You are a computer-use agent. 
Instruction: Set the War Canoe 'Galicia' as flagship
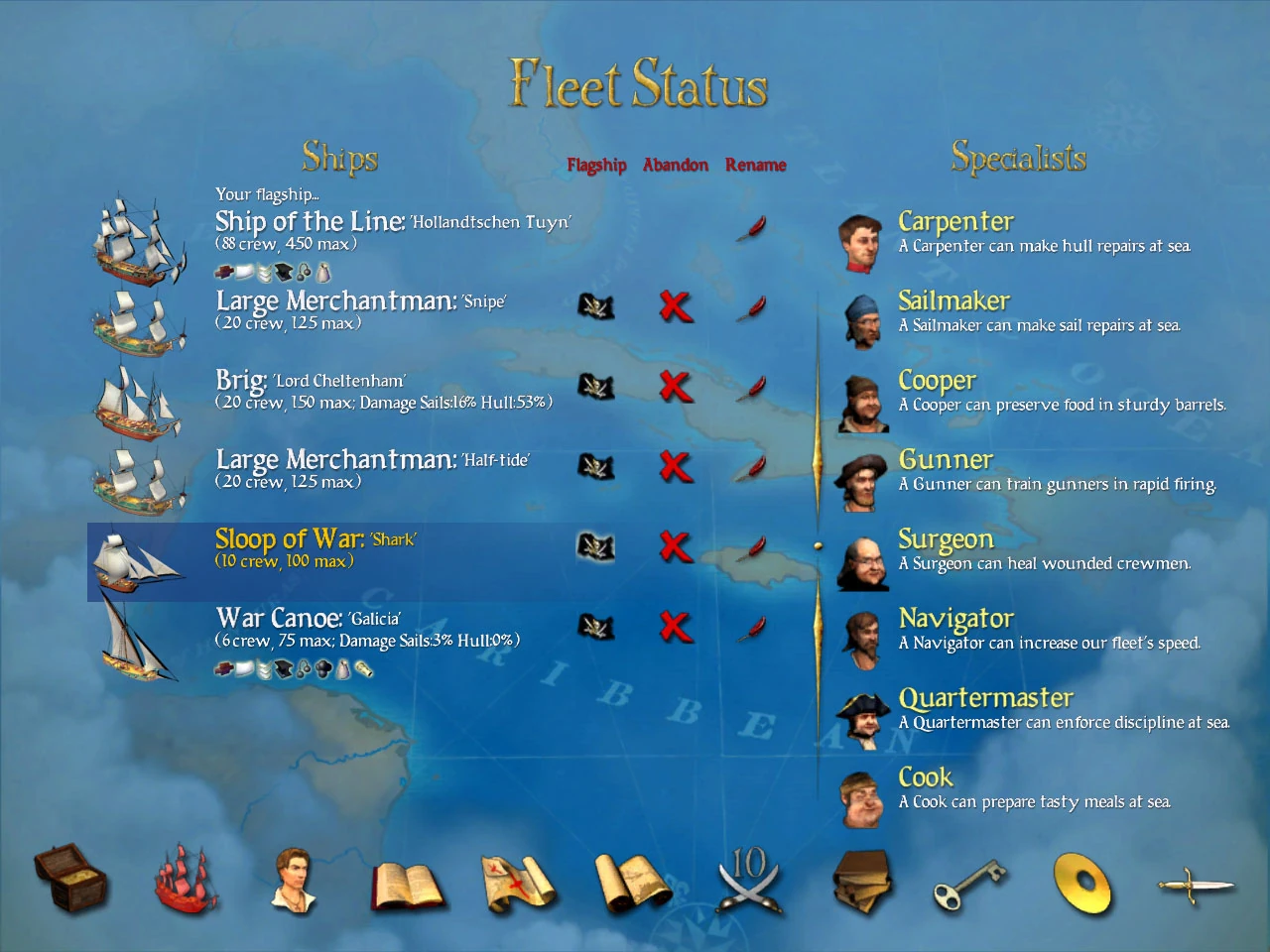[596, 627]
